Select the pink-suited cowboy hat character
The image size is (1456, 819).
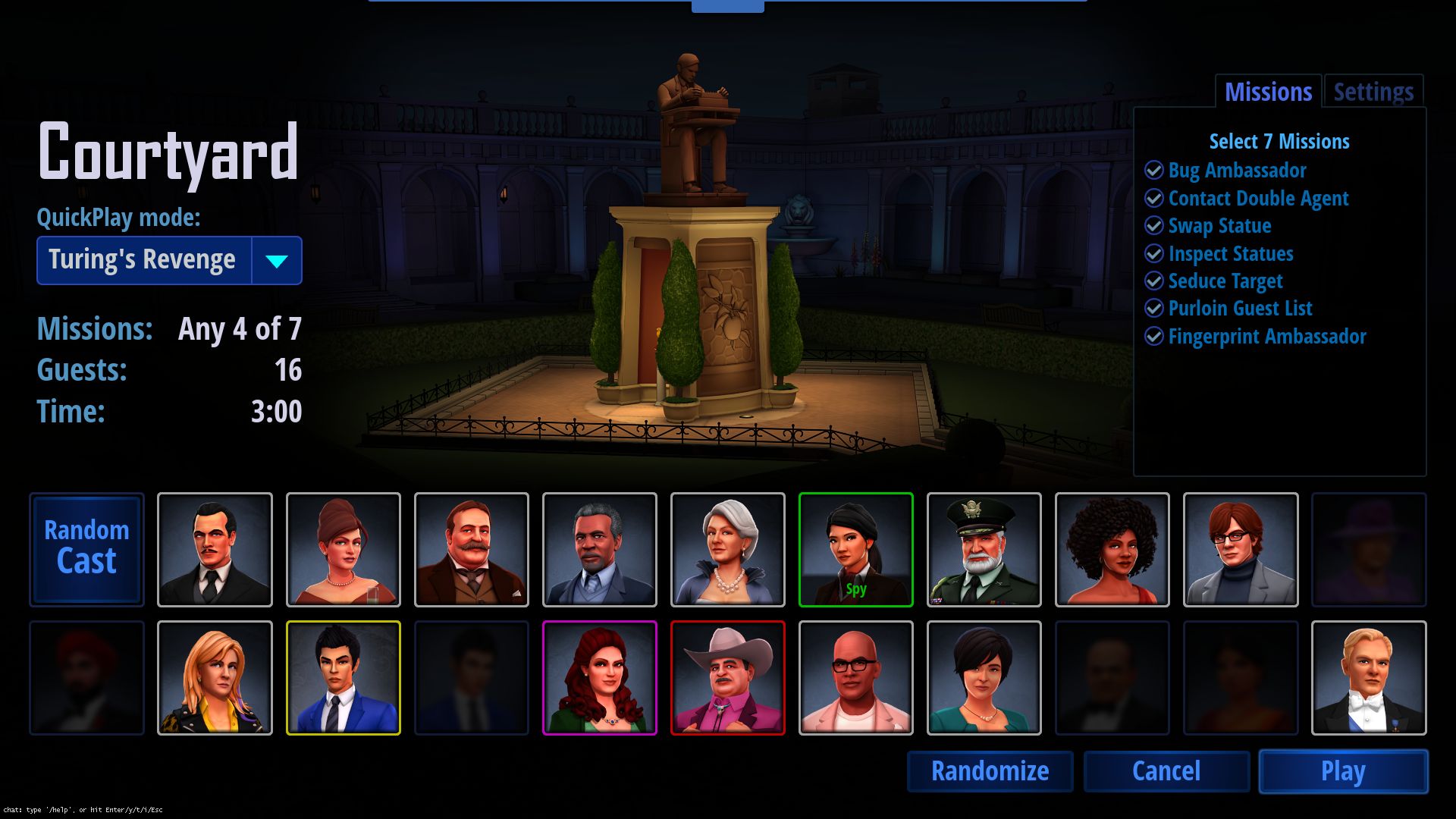click(x=727, y=677)
